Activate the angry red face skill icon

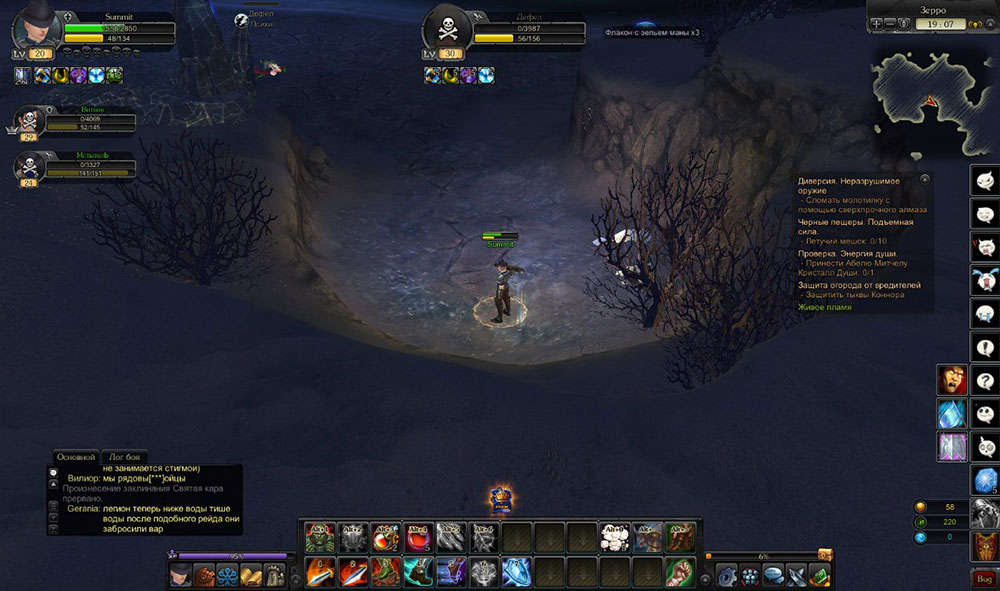click(x=950, y=380)
